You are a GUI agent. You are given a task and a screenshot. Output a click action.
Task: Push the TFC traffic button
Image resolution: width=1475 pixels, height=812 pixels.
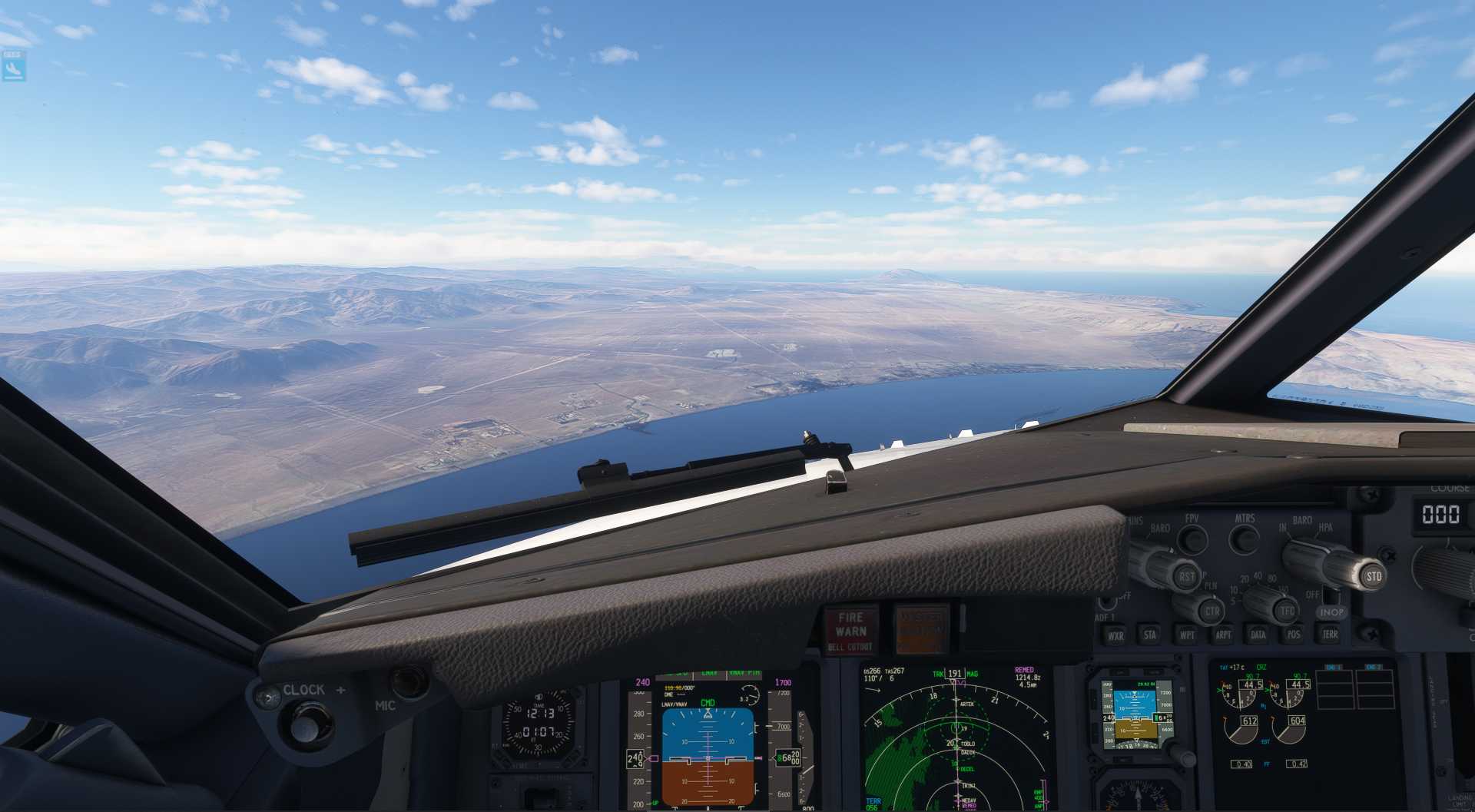1287,611
